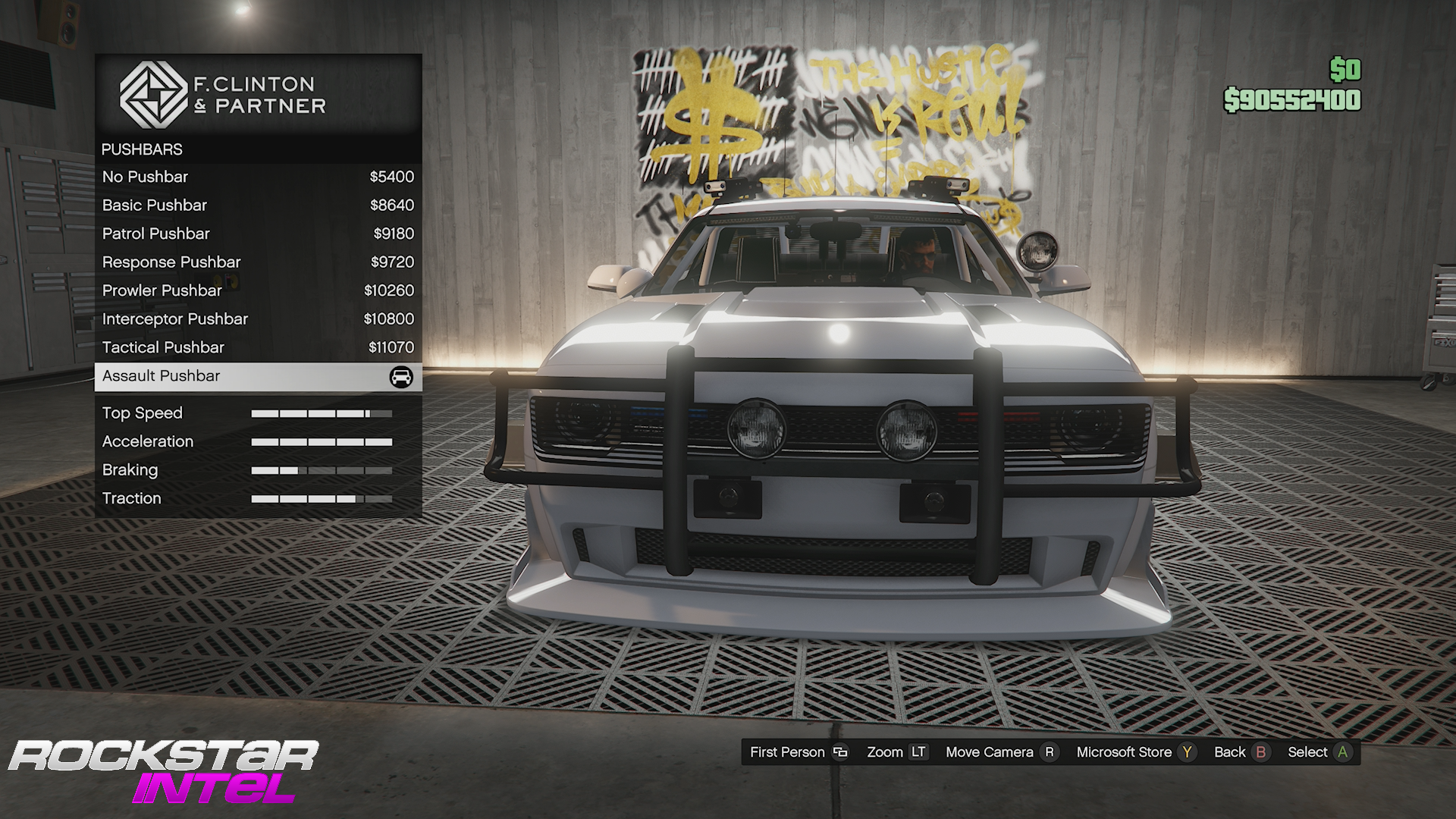The image size is (1456, 819).
Task: Select the No Pushbar option
Action: click(x=258, y=177)
